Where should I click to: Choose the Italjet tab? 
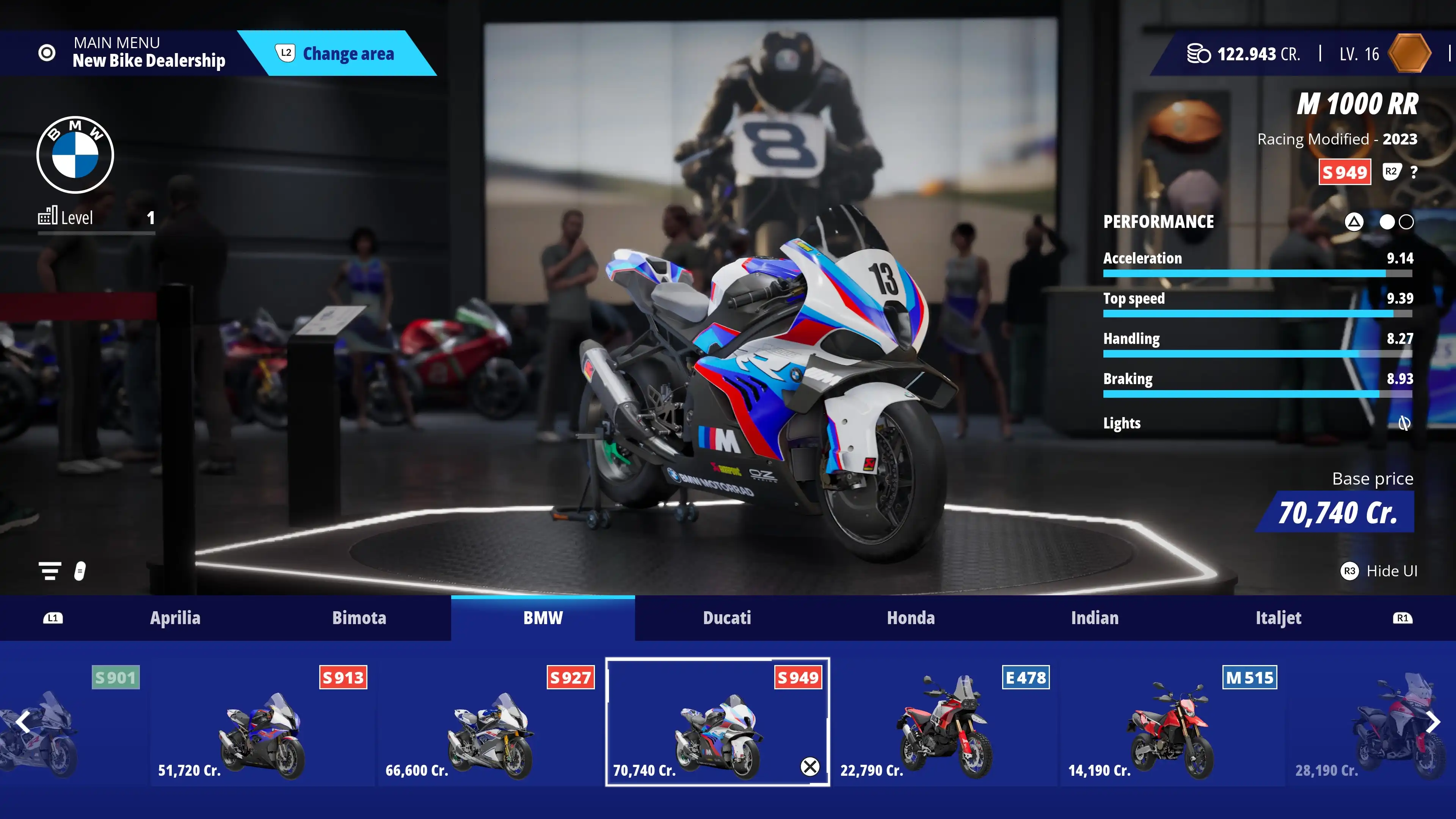point(1278,618)
